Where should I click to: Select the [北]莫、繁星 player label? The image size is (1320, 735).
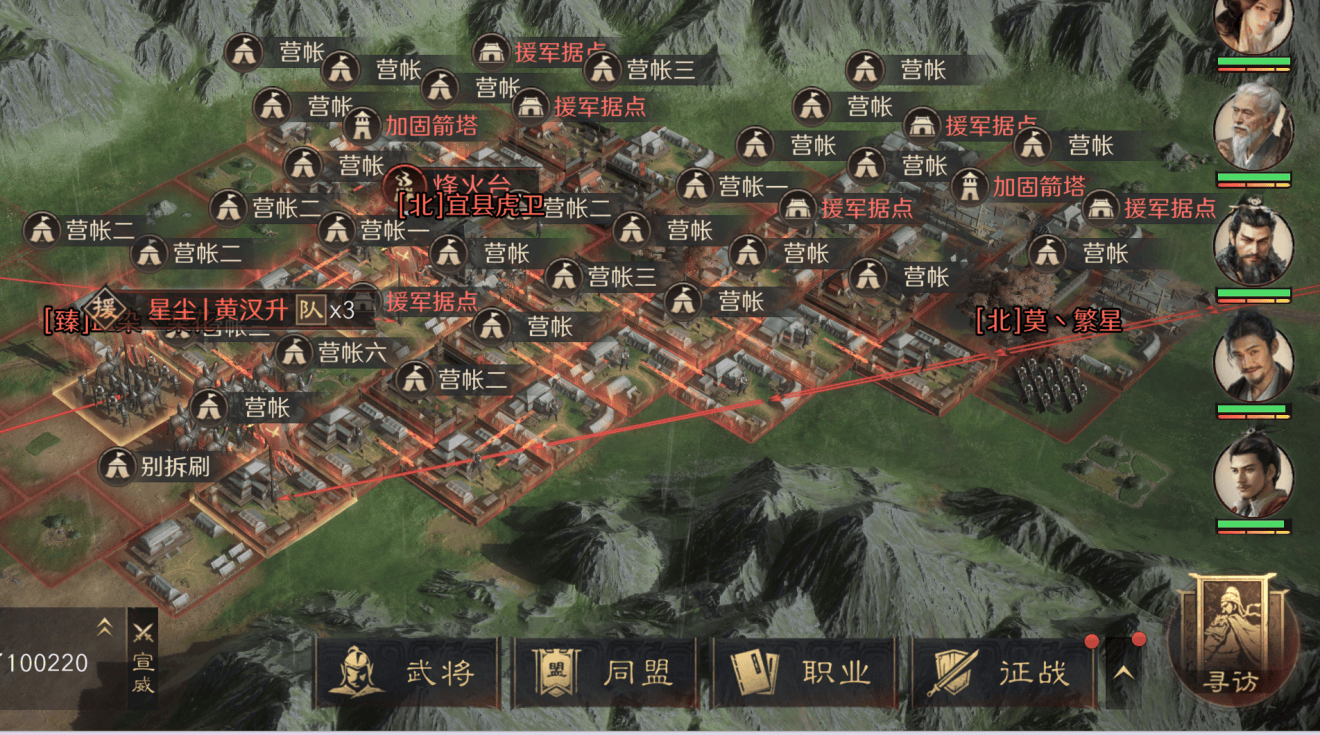[x=1048, y=322]
